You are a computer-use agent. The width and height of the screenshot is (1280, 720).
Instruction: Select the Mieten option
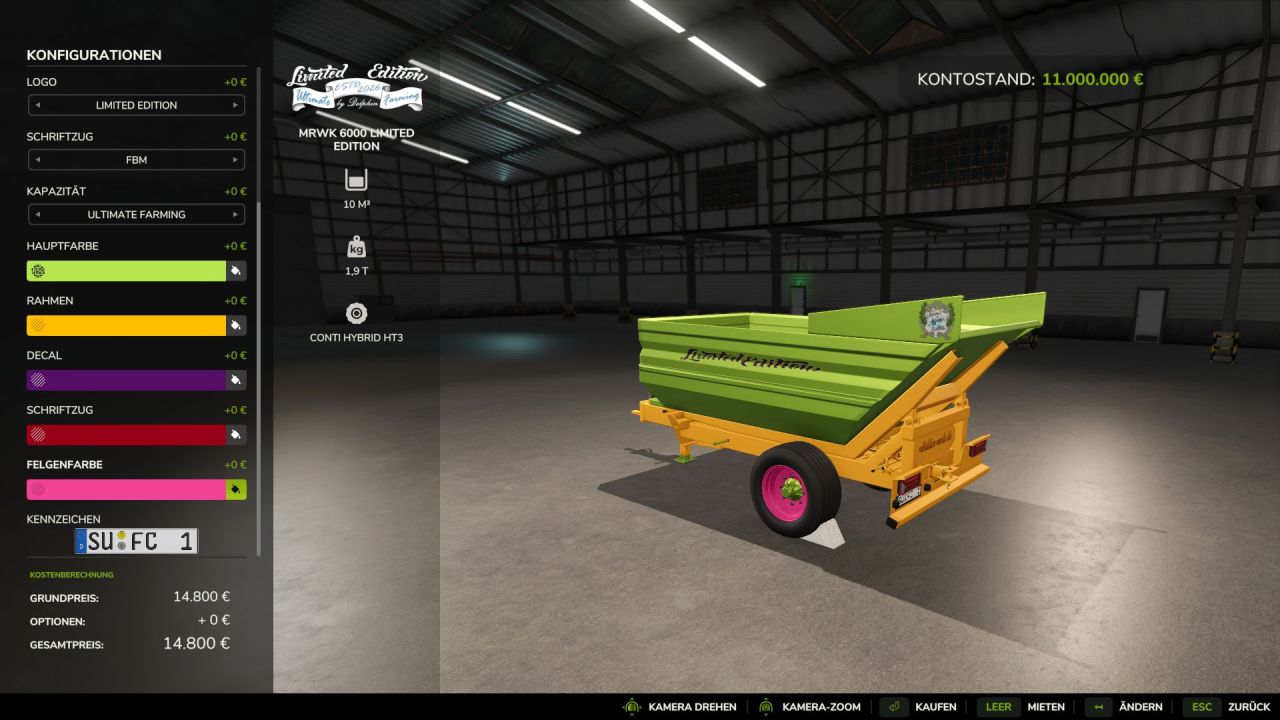1047,706
